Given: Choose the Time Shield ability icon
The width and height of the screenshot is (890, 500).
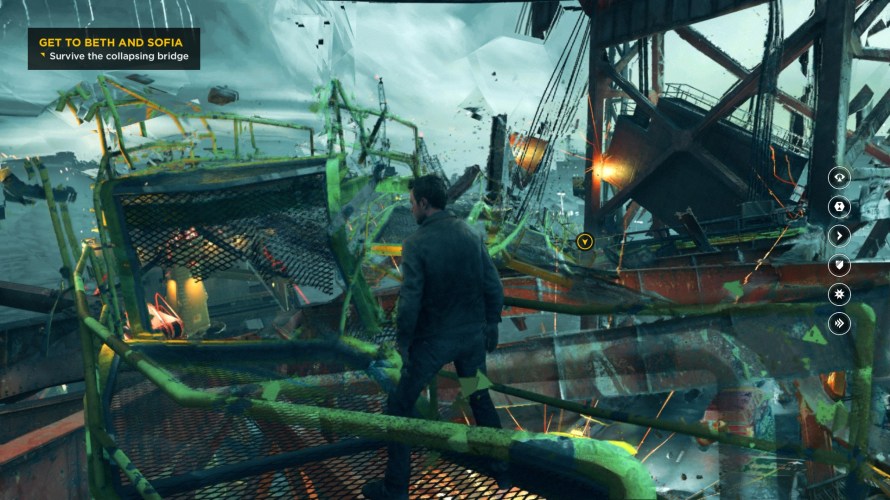Looking at the screenshot, I should (x=839, y=264).
